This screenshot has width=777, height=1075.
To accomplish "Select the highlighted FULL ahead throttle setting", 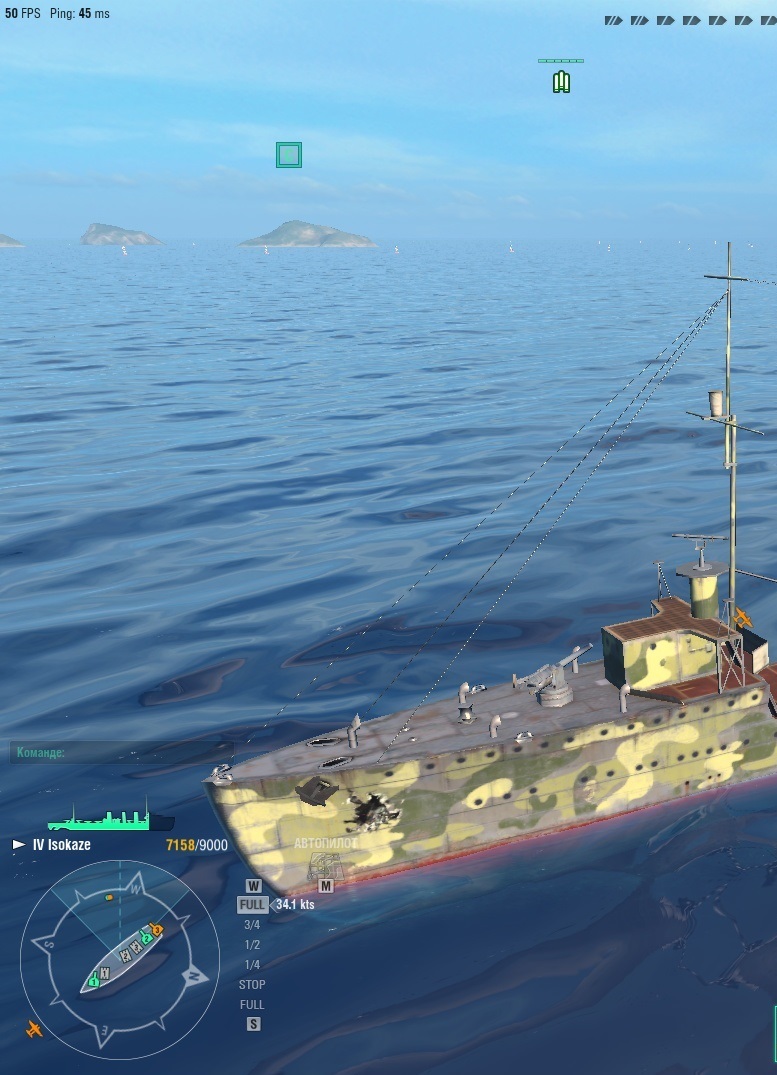I will tap(252, 904).
